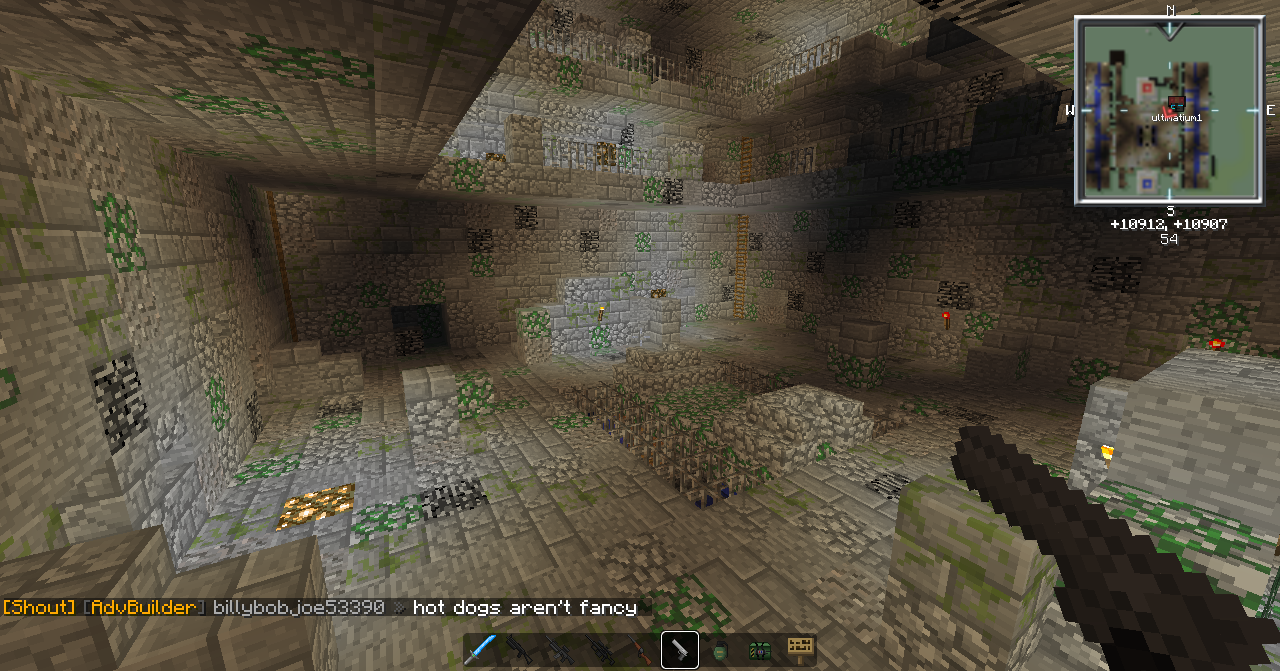Select the blue diamond sword slot
The height and width of the screenshot is (671, 1280).
point(480,650)
